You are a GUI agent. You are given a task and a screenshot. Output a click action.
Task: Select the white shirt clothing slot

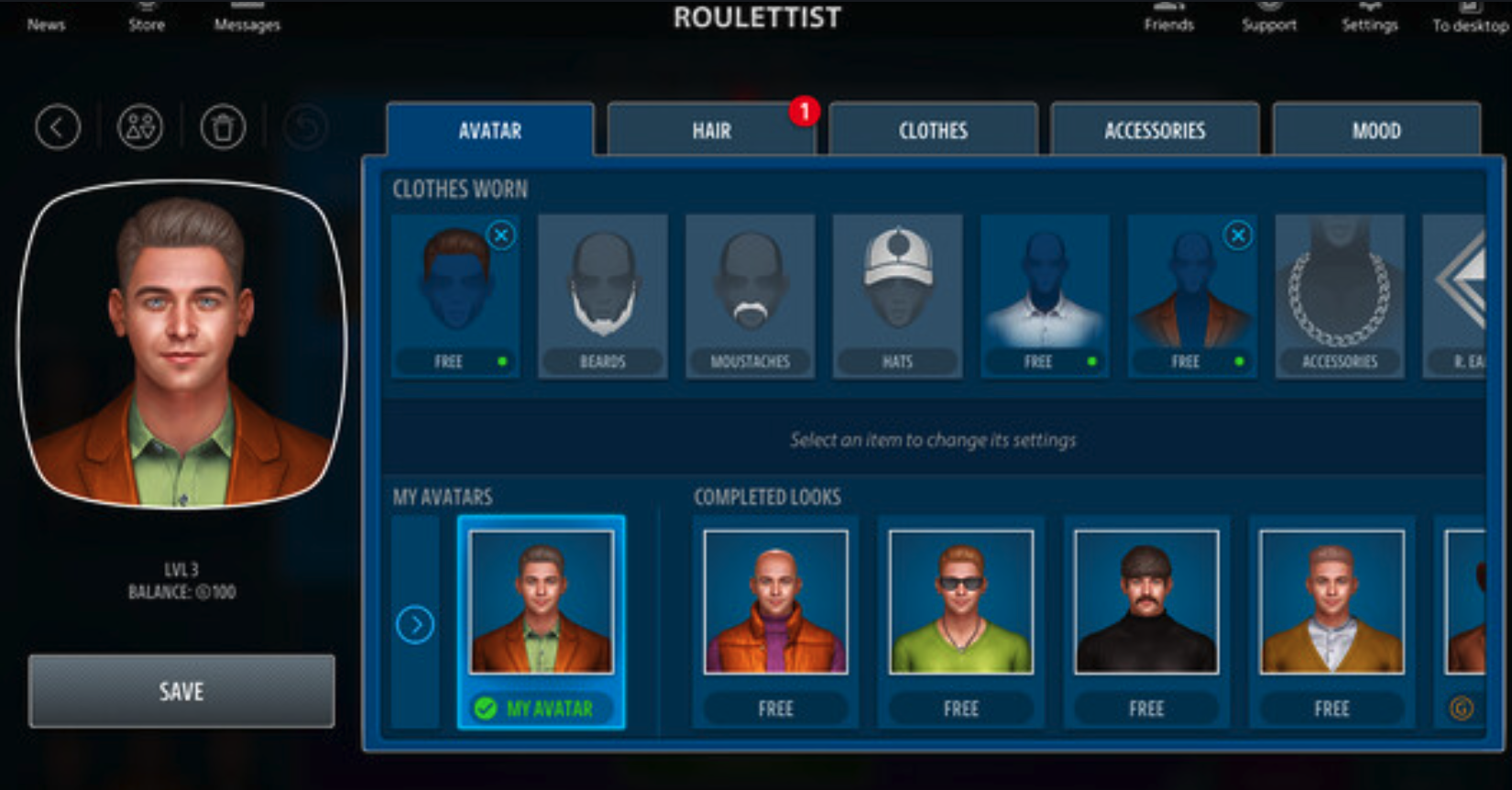pyautogui.click(x=1045, y=295)
